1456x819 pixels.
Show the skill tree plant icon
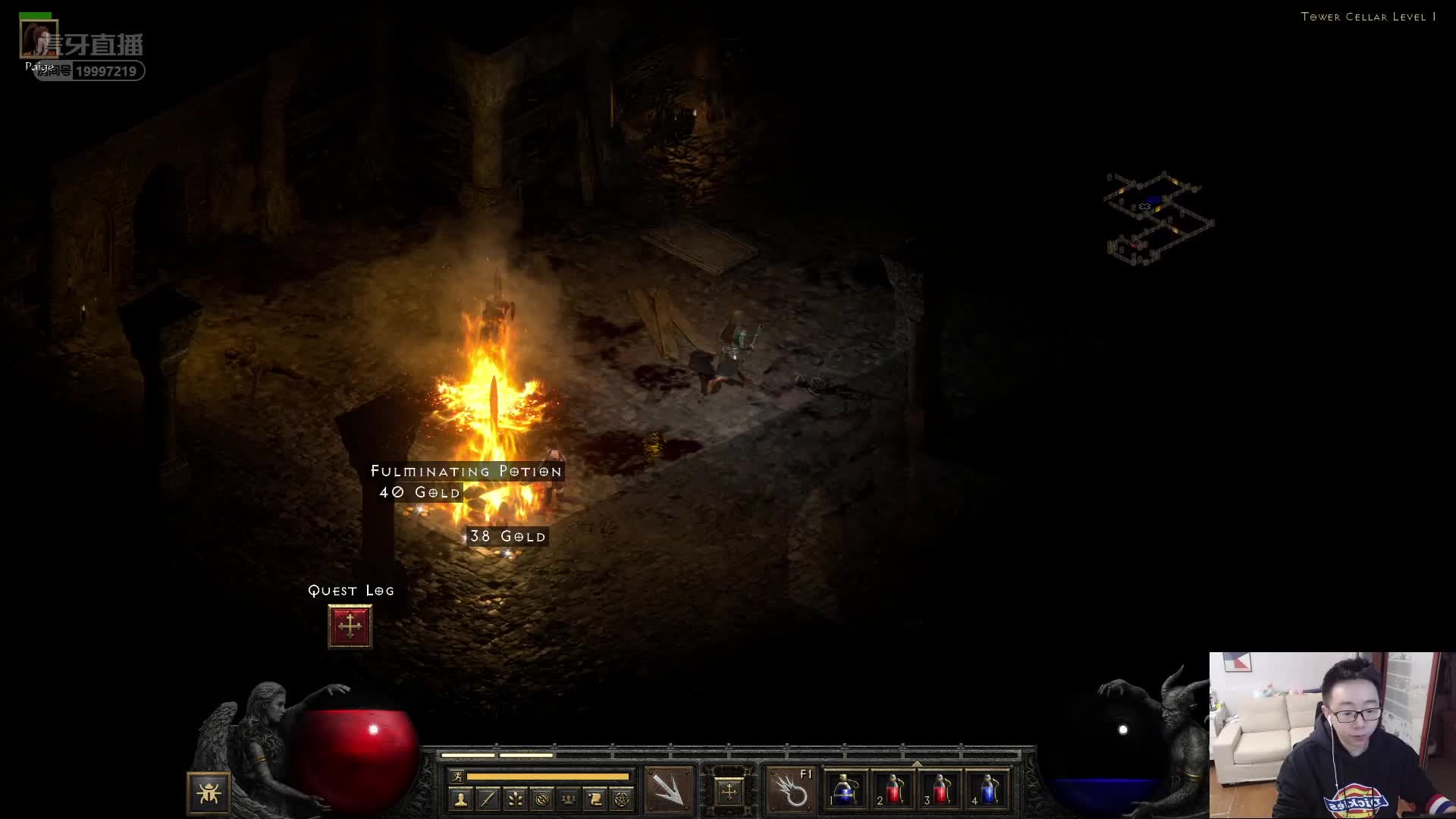coord(515,799)
